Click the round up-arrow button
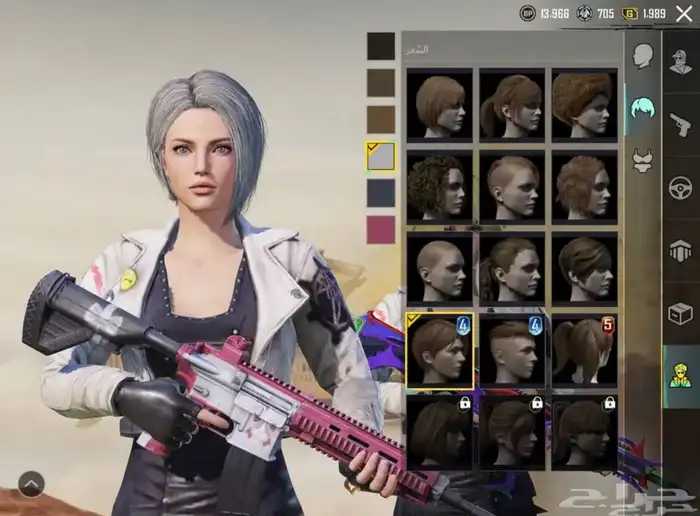 (x=31, y=484)
